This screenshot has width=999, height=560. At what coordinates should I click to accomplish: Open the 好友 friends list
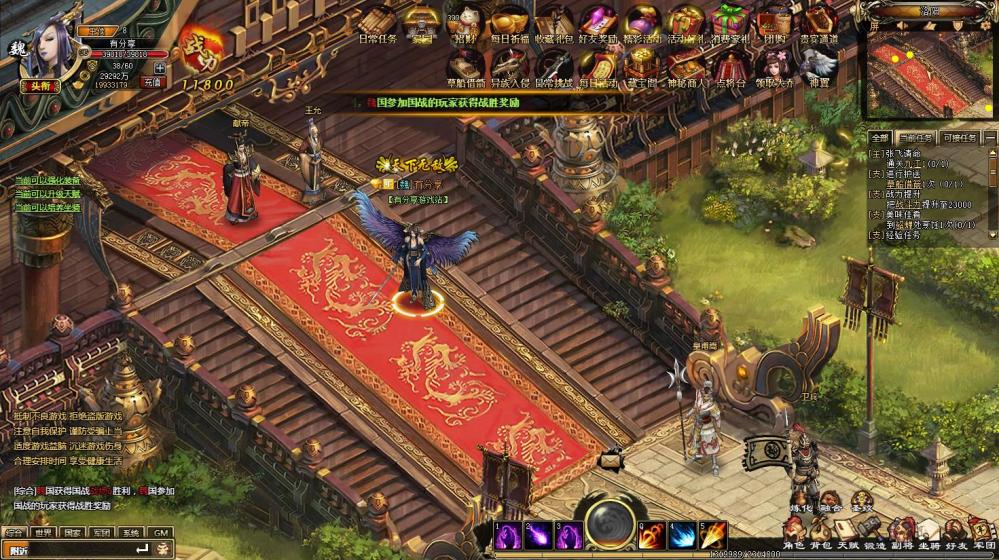(x=956, y=533)
